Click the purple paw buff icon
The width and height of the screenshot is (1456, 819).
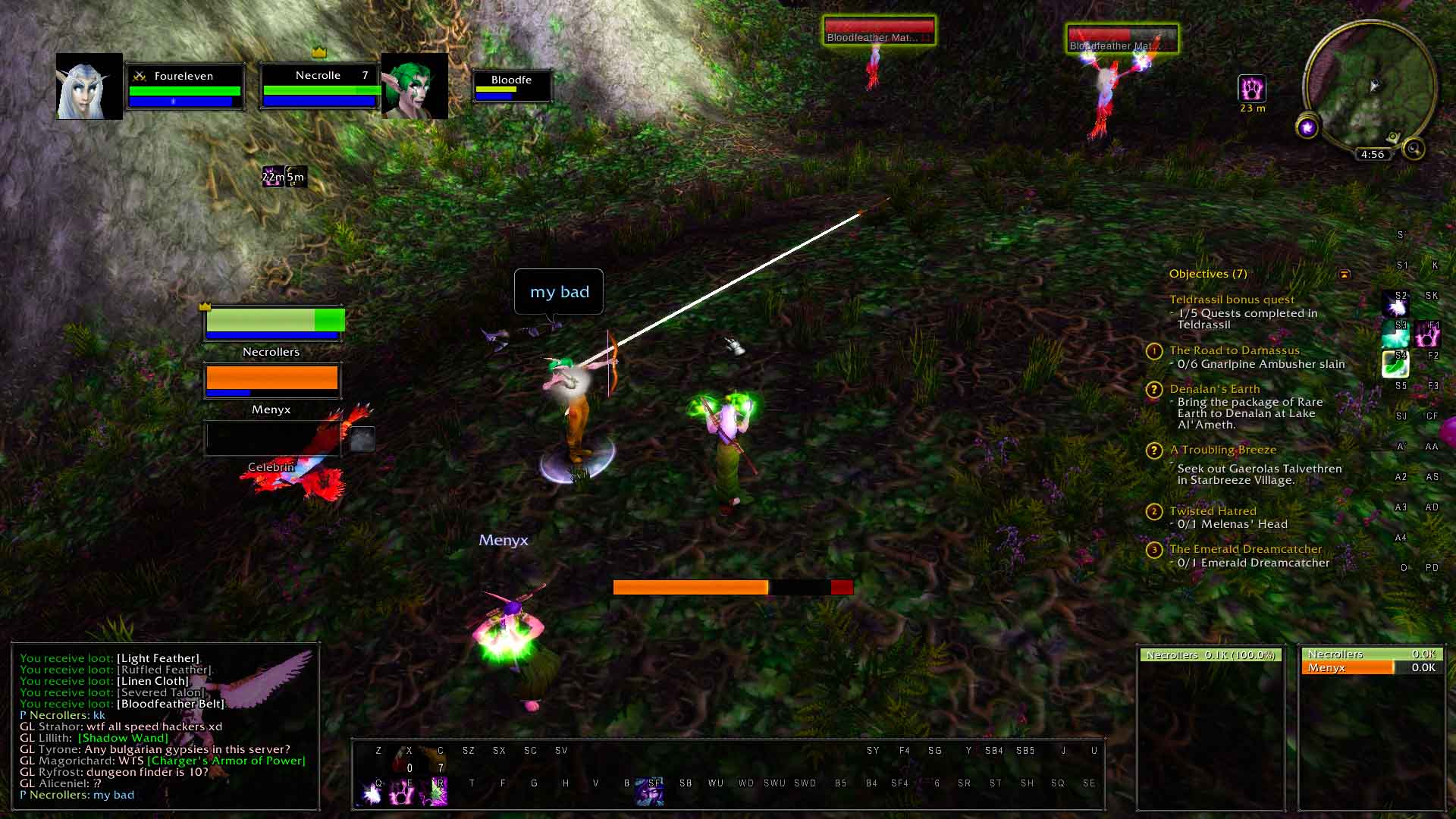(1251, 89)
